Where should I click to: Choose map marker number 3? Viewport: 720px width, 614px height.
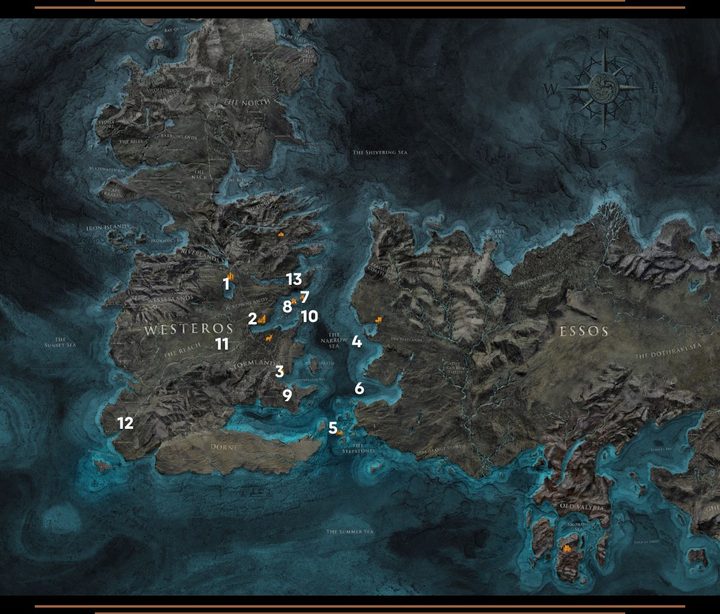pyautogui.click(x=280, y=371)
